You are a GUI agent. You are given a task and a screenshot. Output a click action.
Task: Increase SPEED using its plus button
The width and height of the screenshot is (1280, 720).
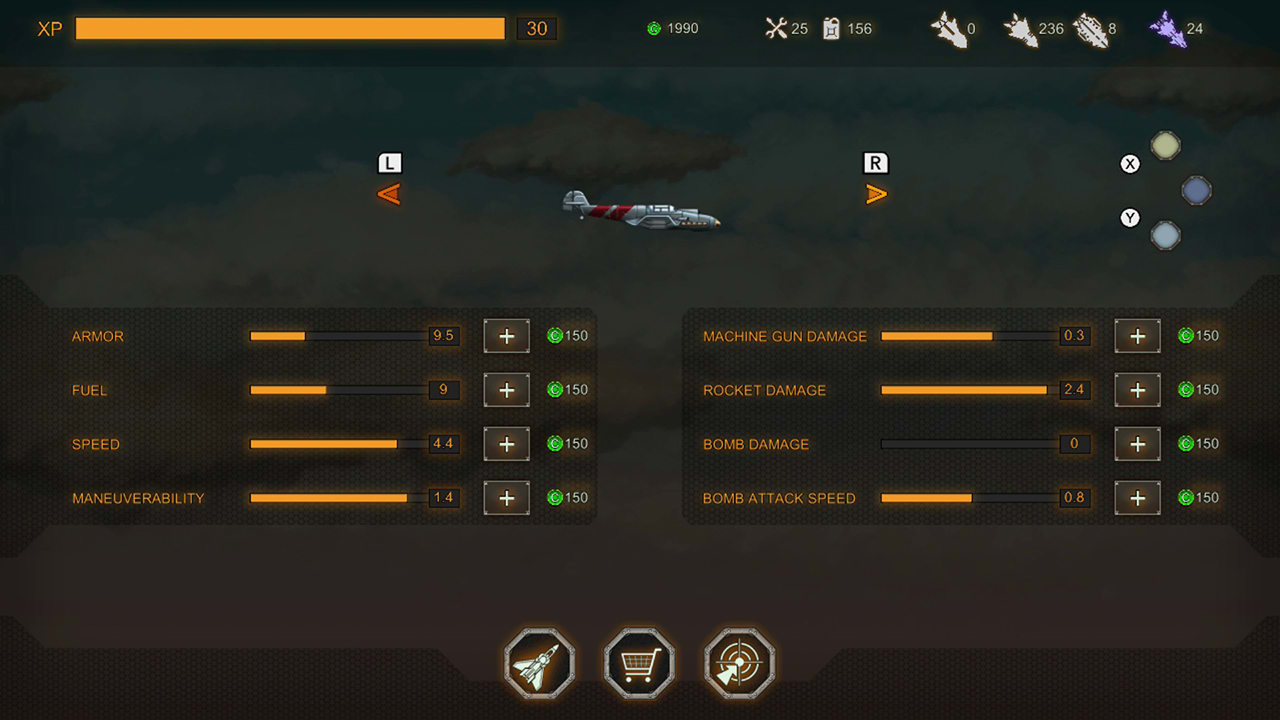coord(506,444)
